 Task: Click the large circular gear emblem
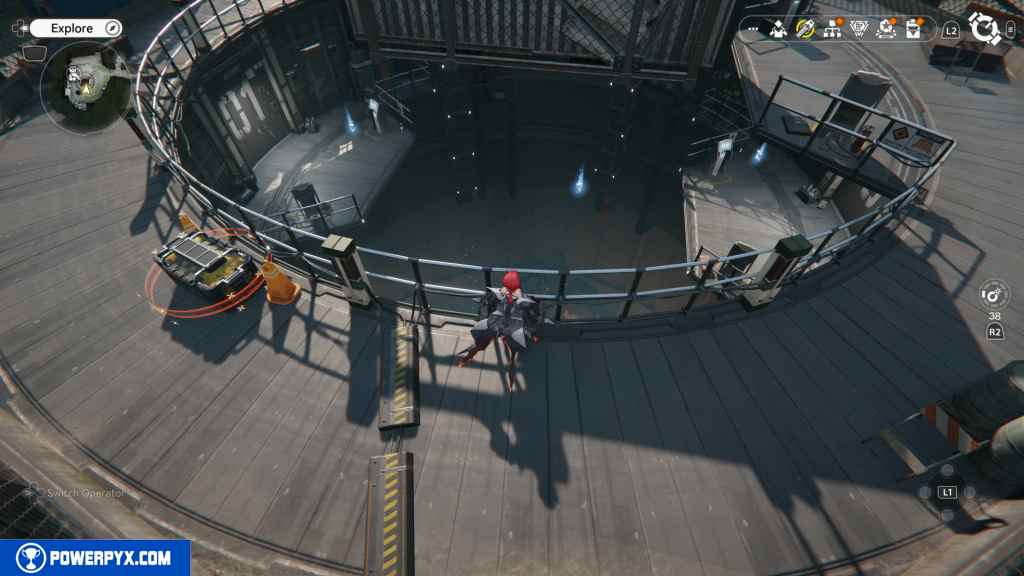pos(986,28)
